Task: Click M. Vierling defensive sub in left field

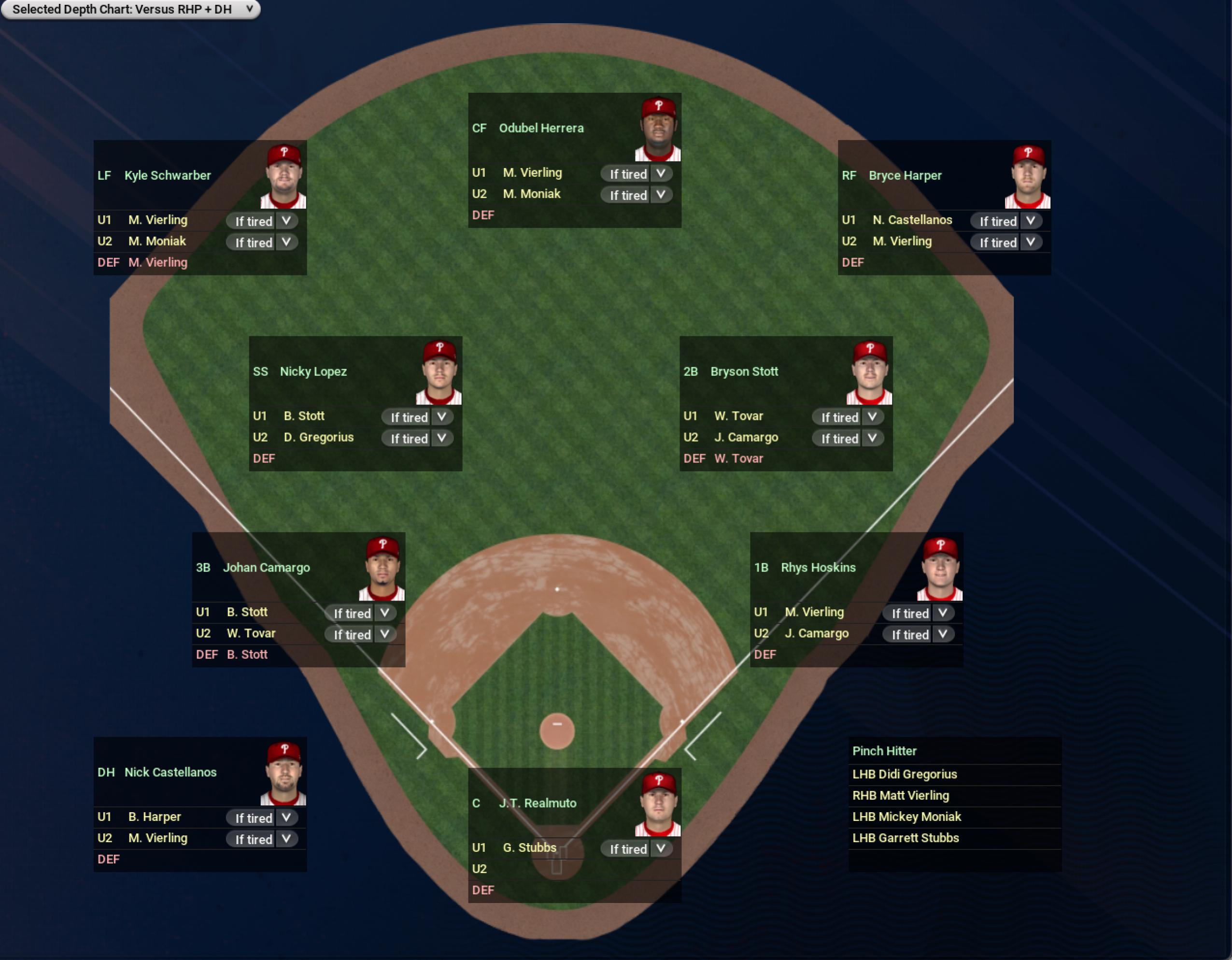Action: click(x=158, y=262)
